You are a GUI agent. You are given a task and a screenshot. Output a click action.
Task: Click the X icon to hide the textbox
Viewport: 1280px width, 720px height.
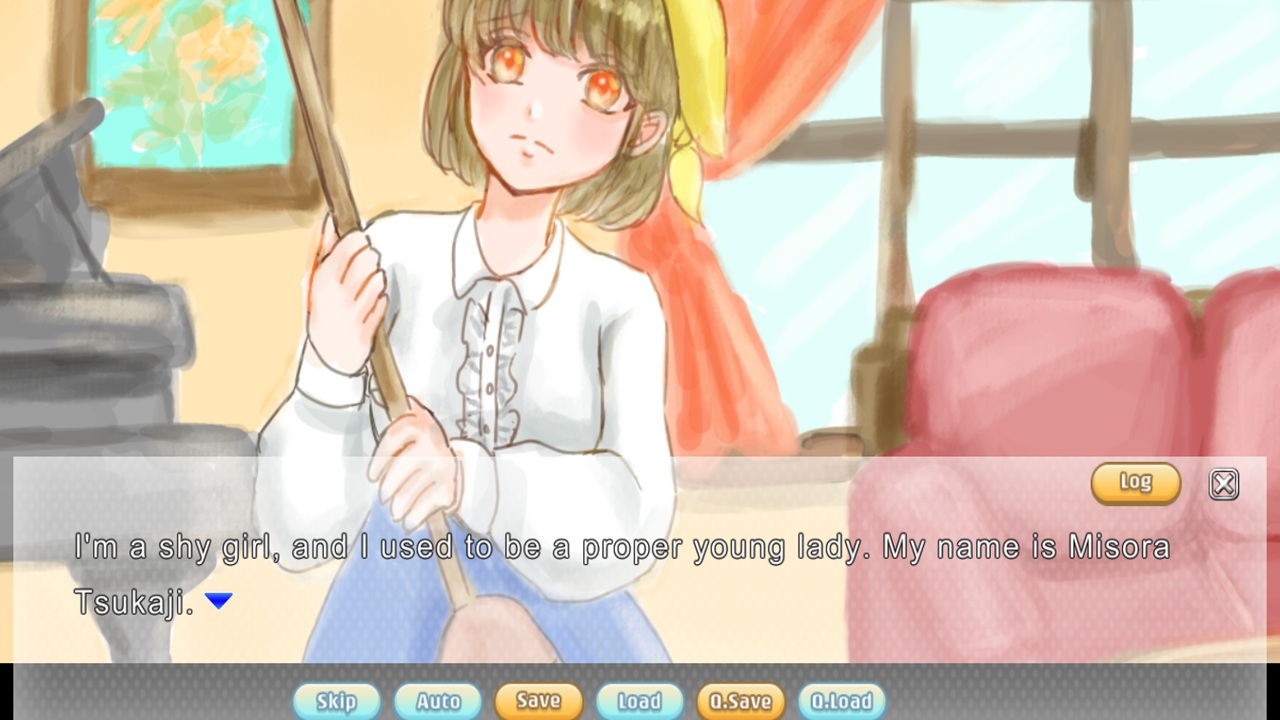[x=1222, y=484]
